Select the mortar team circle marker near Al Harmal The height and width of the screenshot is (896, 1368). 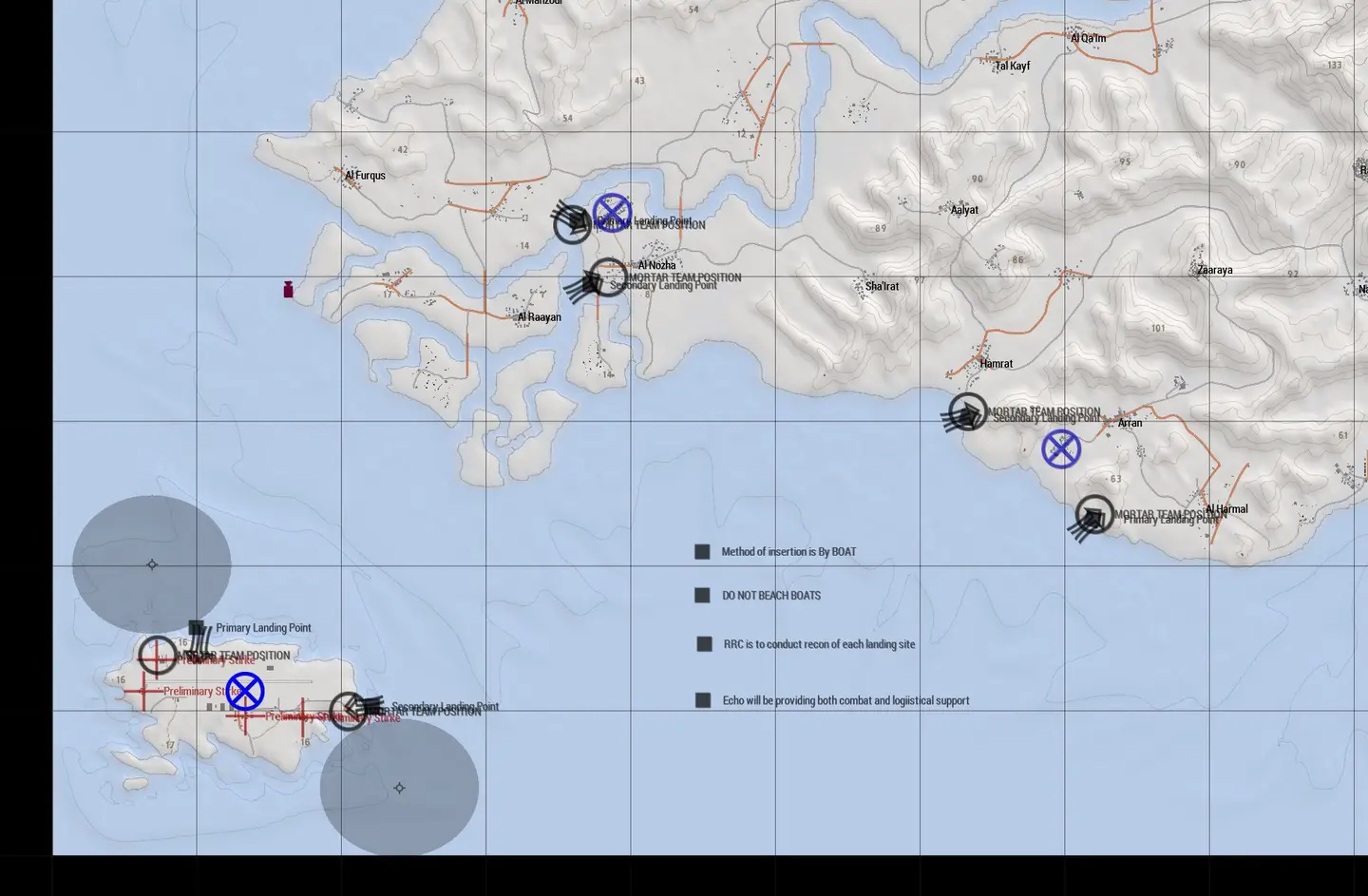pyautogui.click(x=1094, y=515)
